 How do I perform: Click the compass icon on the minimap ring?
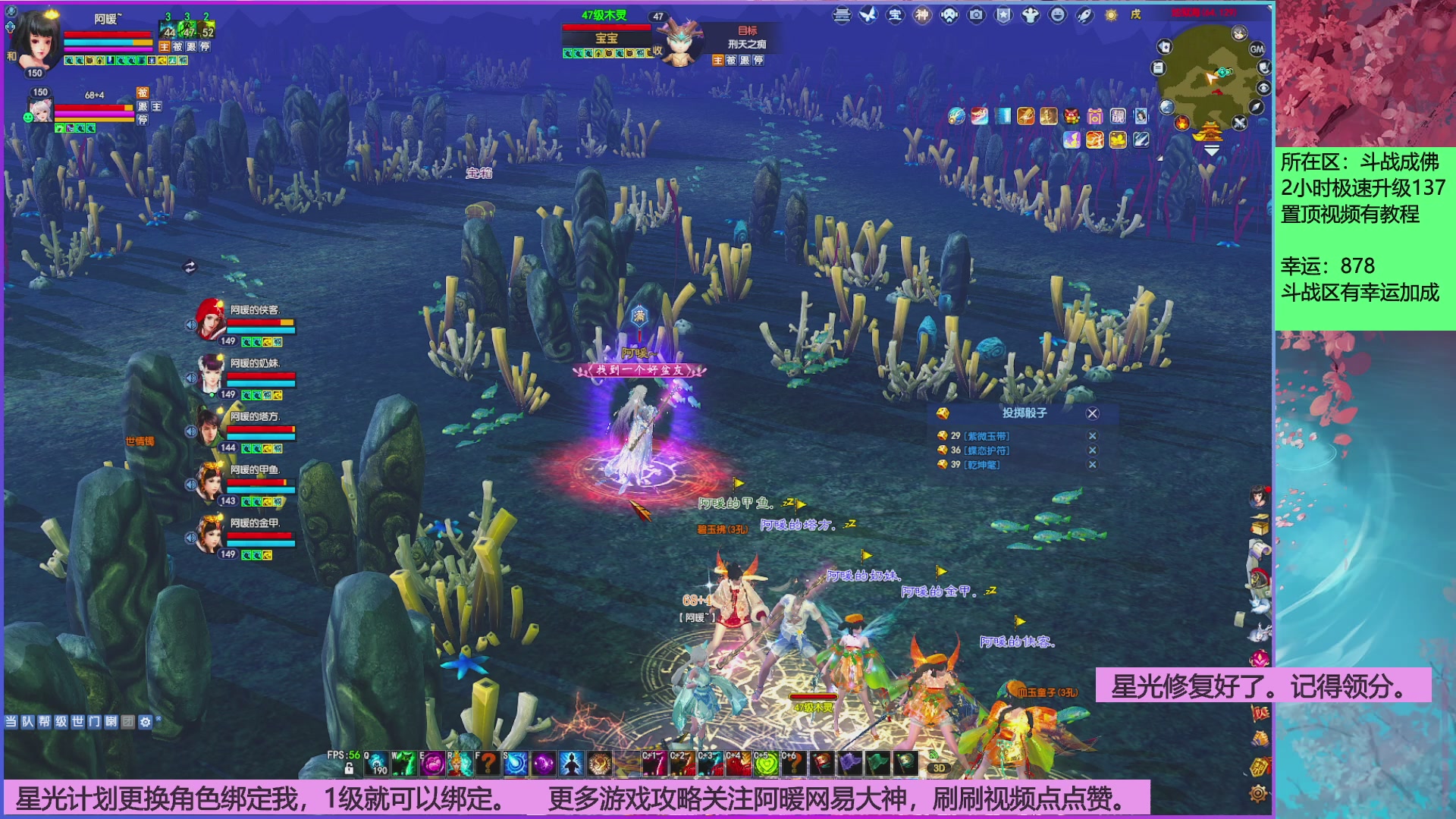tap(1257, 106)
